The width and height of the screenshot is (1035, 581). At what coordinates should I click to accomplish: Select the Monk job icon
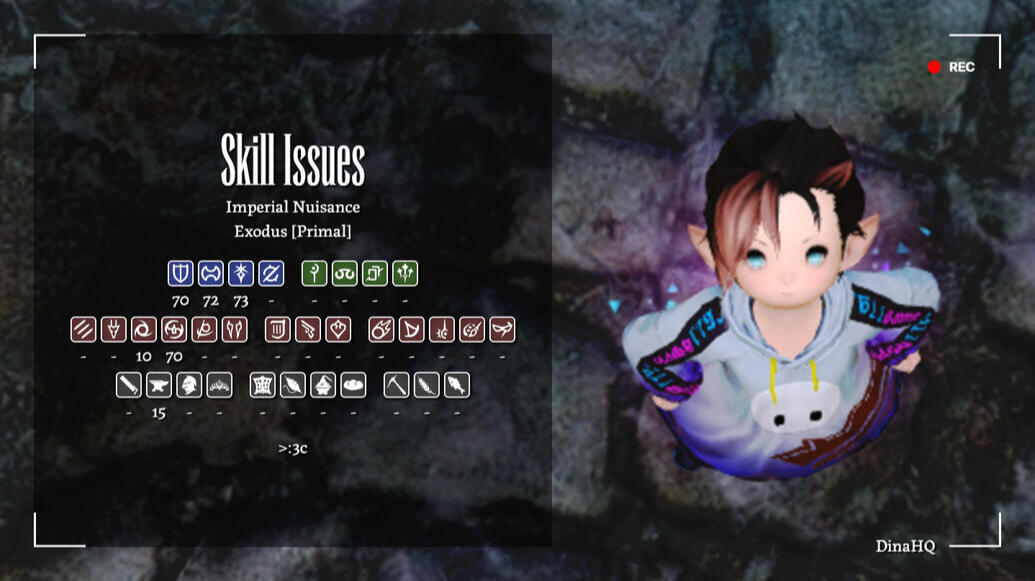click(83, 329)
